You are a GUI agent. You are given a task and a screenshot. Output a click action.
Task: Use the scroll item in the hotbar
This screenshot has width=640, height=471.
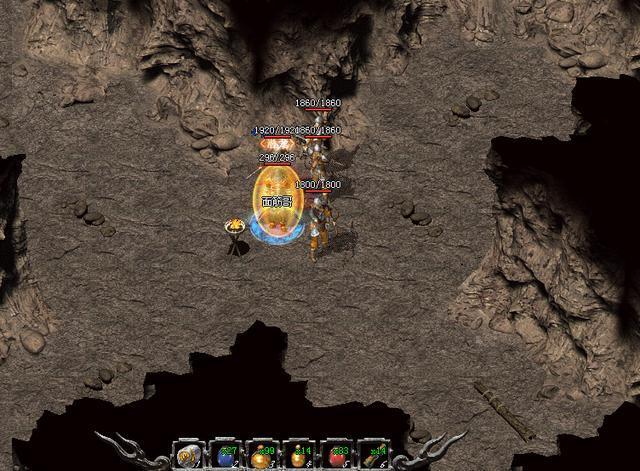(188, 455)
